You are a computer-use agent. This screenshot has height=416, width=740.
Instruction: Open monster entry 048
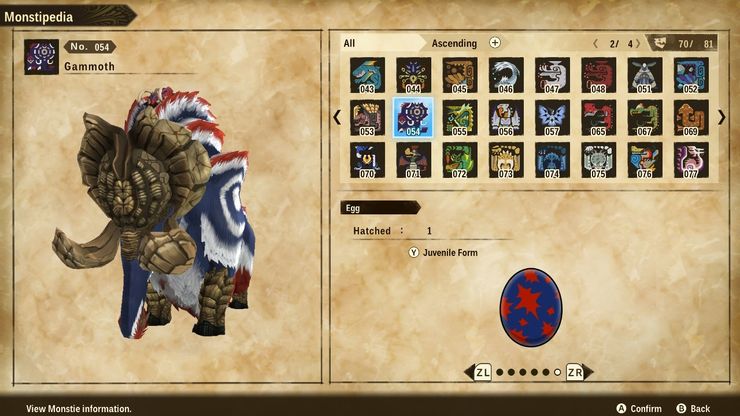click(598, 75)
